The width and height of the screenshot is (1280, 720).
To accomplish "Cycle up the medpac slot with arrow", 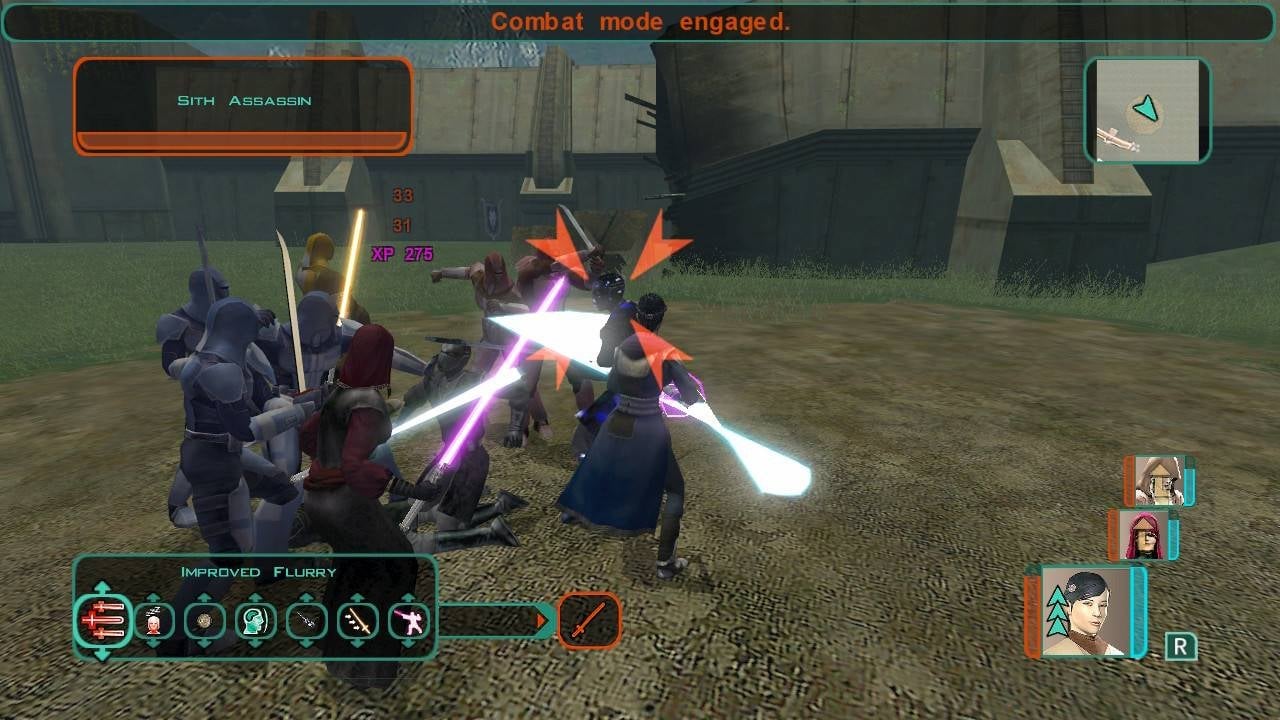I will click(x=152, y=598).
